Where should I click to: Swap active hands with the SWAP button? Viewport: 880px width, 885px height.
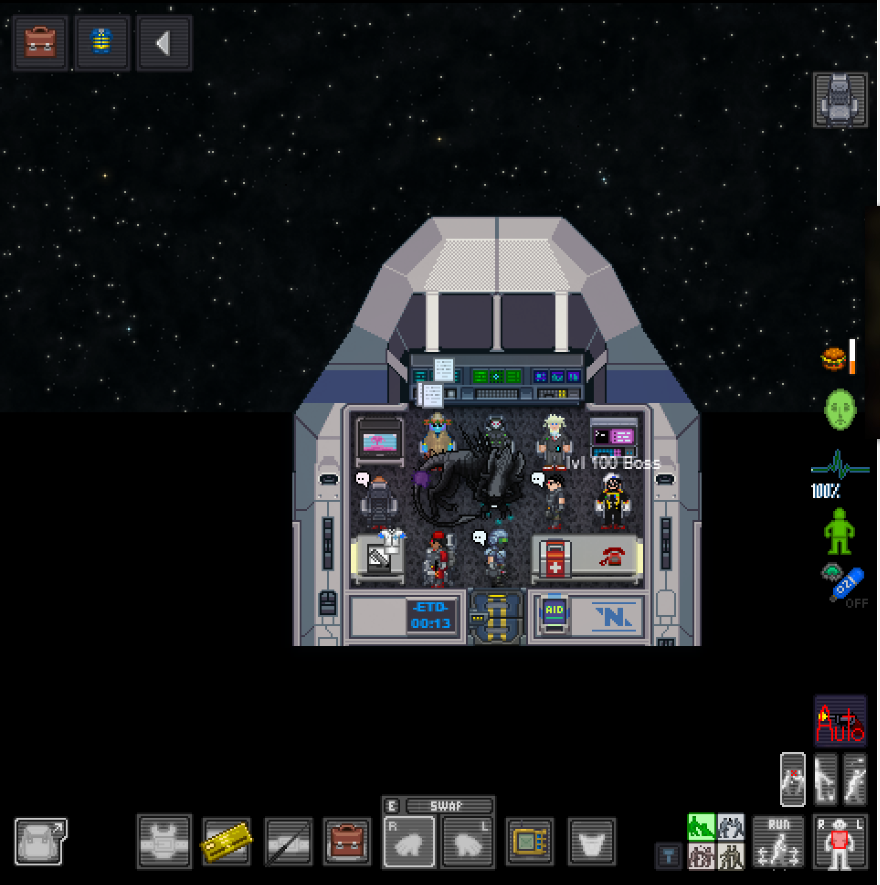[438, 806]
